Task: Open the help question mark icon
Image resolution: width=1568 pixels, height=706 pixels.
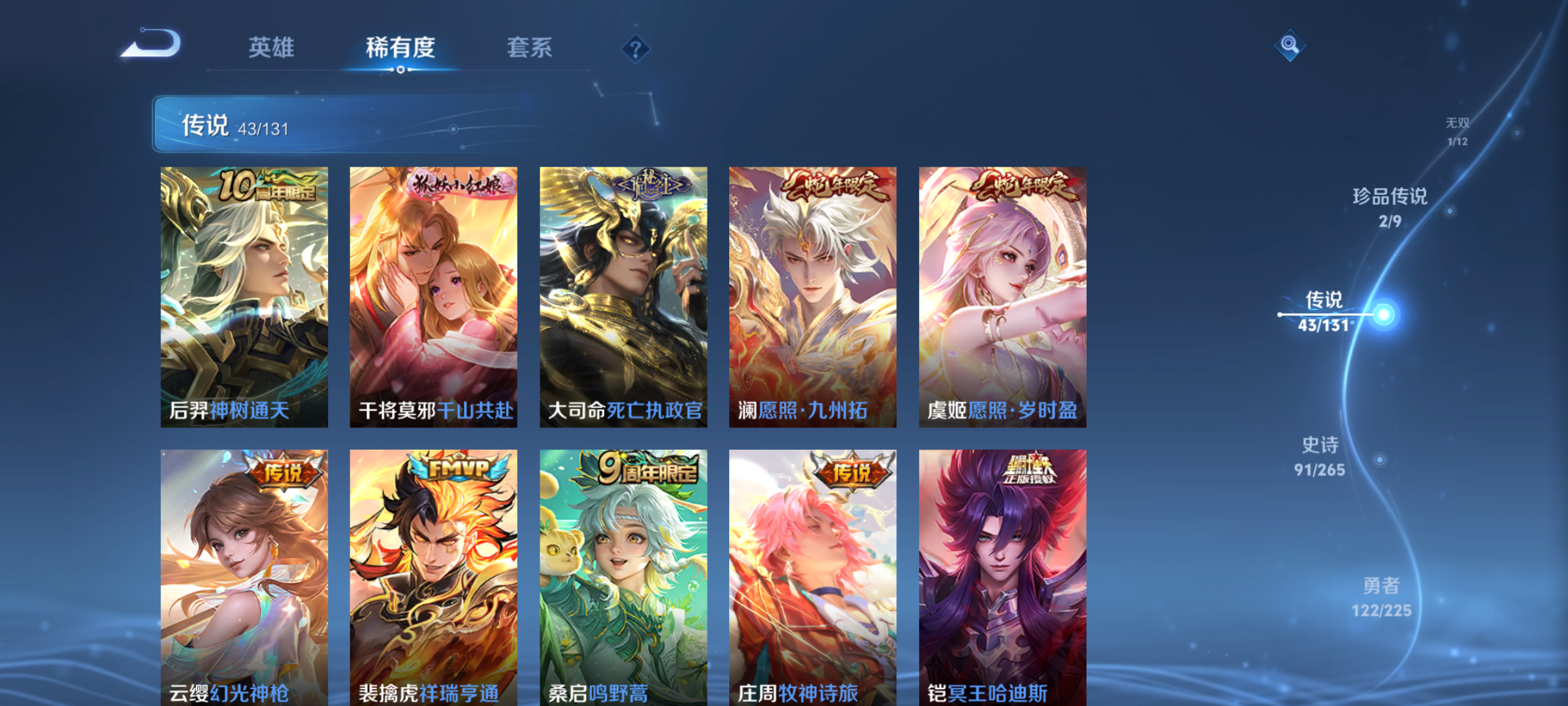Action: [637, 48]
